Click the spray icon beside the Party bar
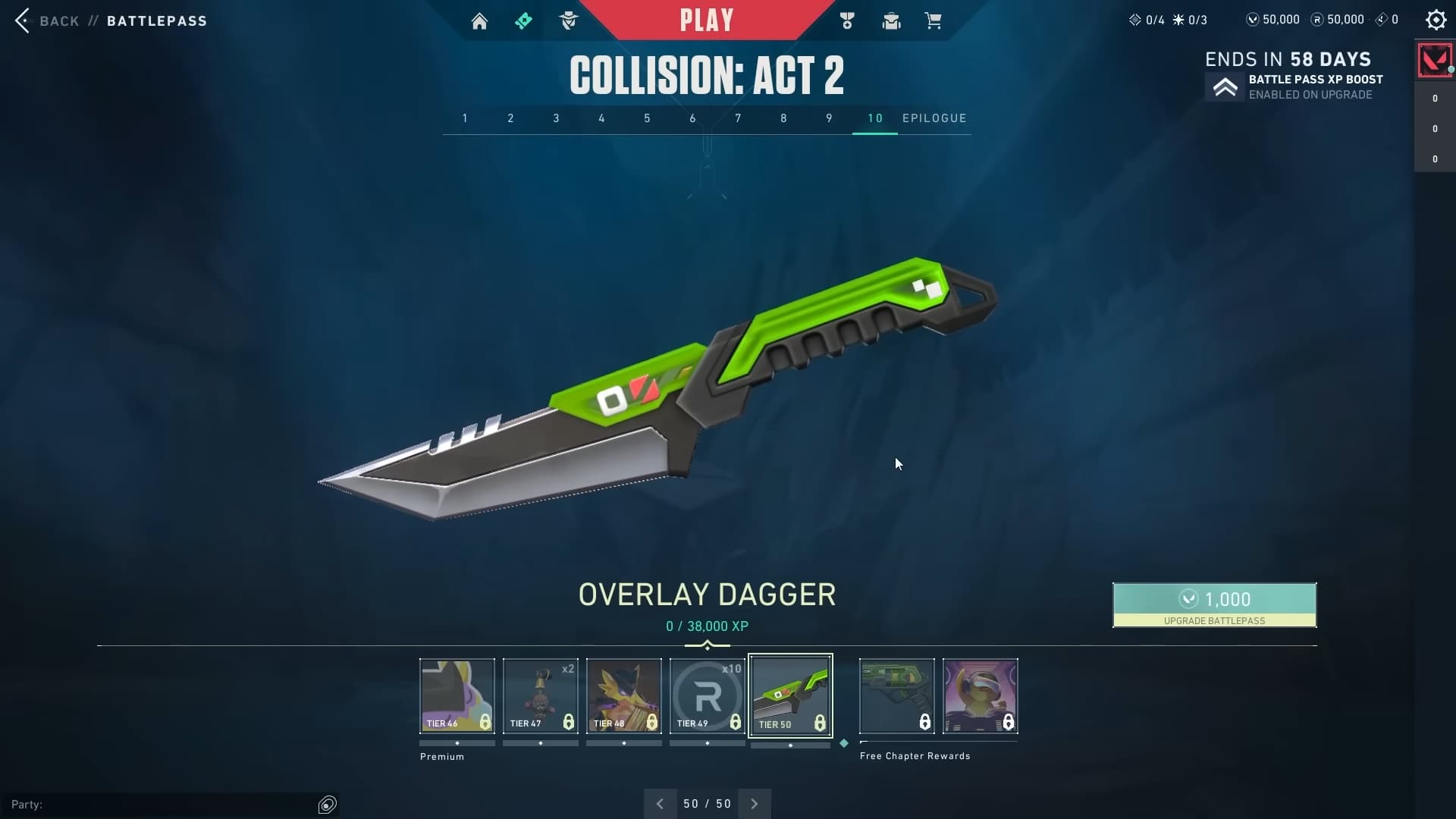The image size is (1456, 819). click(x=327, y=805)
